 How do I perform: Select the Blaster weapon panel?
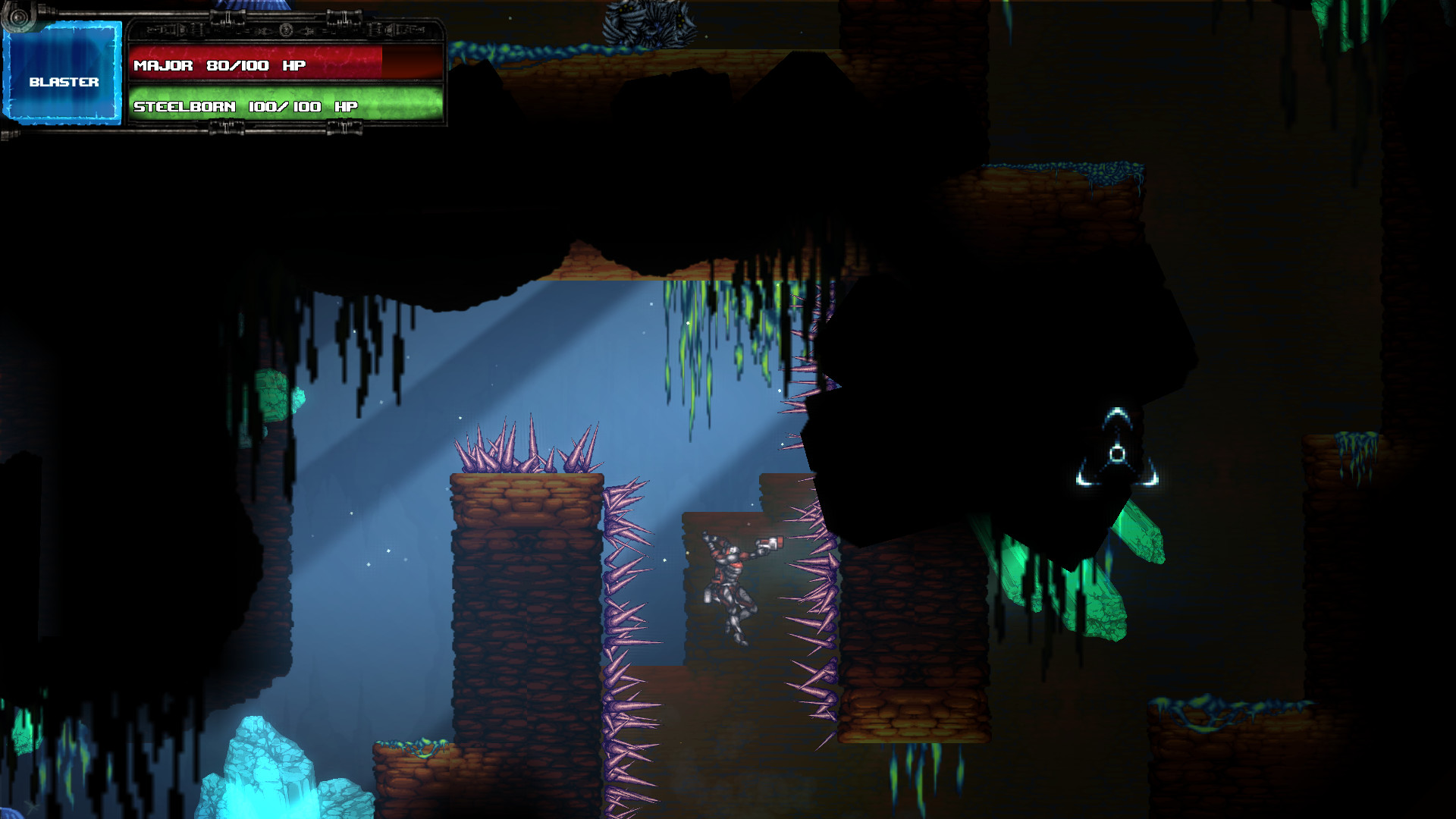pyautogui.click(x=63, y=74)
